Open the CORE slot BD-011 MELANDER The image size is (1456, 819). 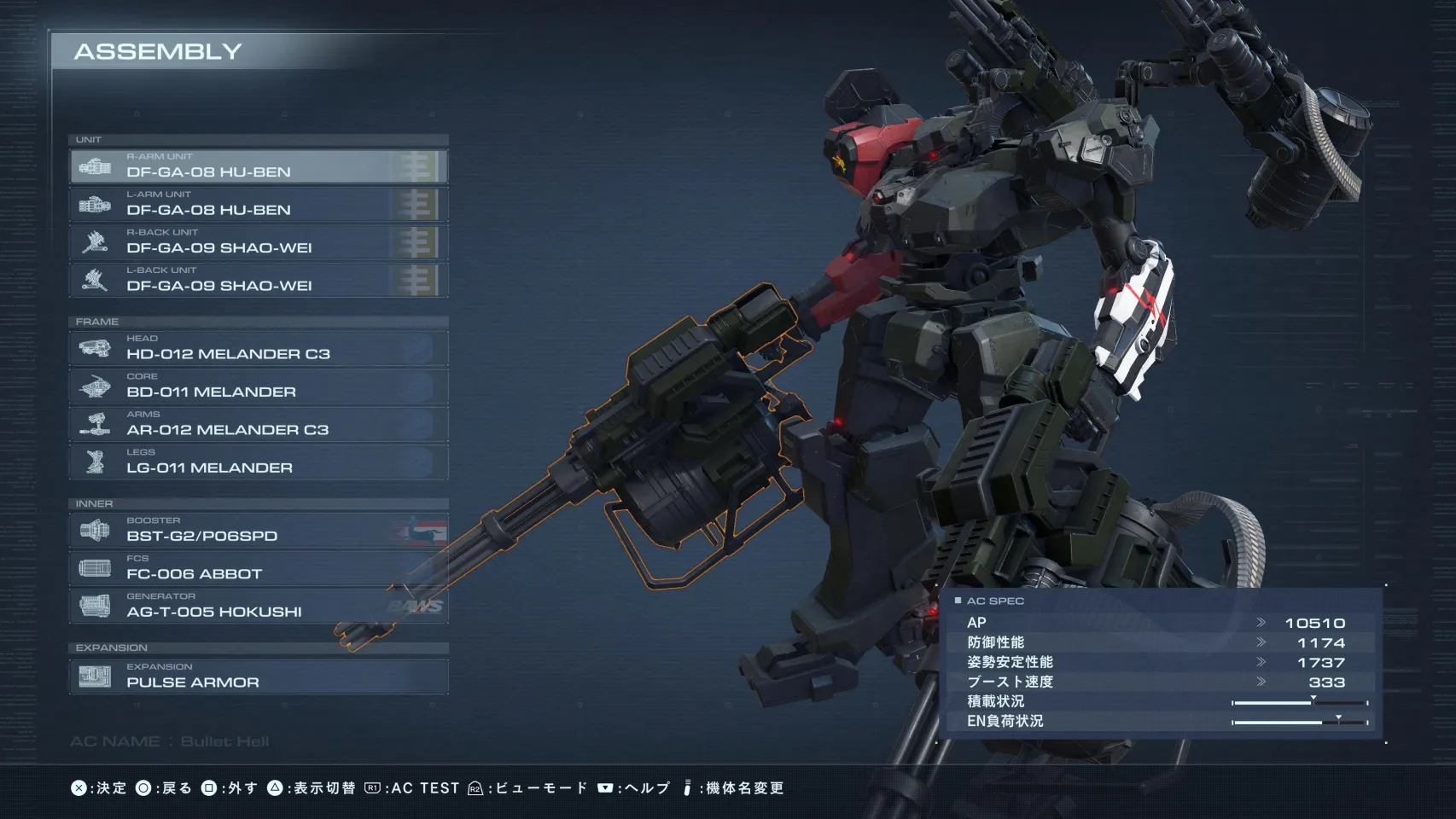(259, 386)
